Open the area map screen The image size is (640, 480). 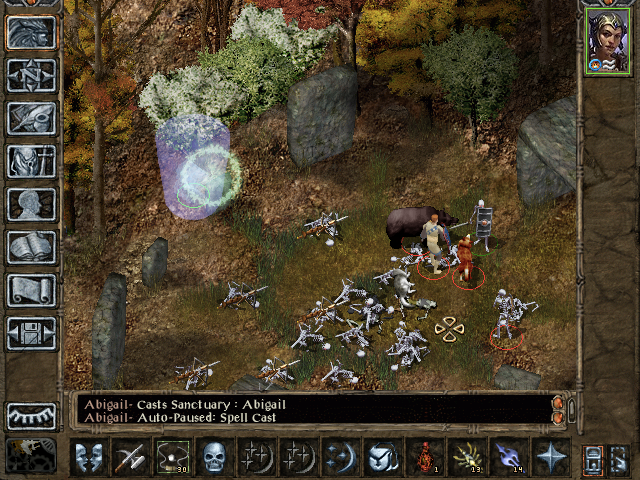[32, 75]
